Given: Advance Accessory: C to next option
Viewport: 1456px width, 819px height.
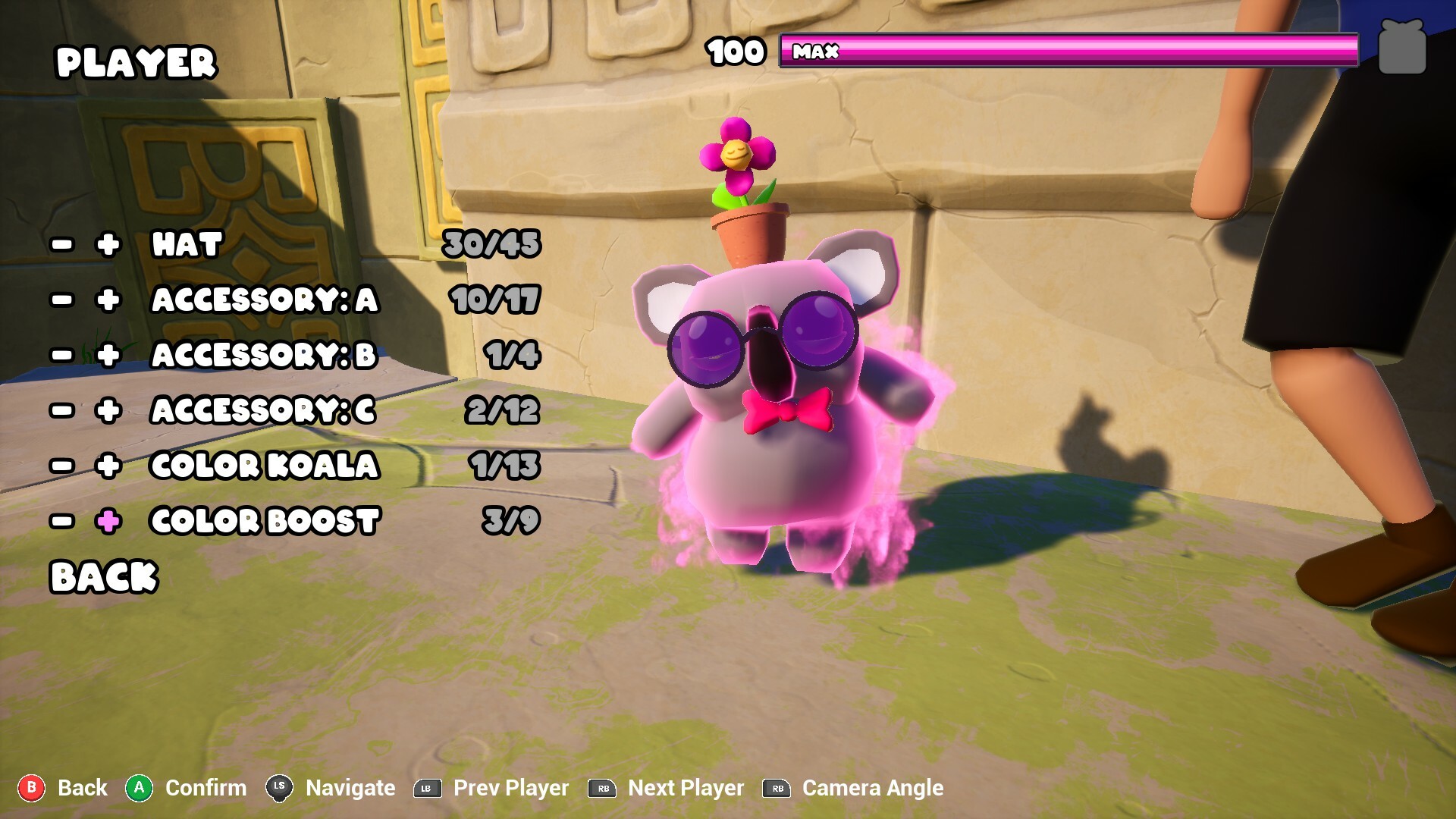Looking at the screenshot, I should click(x=108, y=410).
